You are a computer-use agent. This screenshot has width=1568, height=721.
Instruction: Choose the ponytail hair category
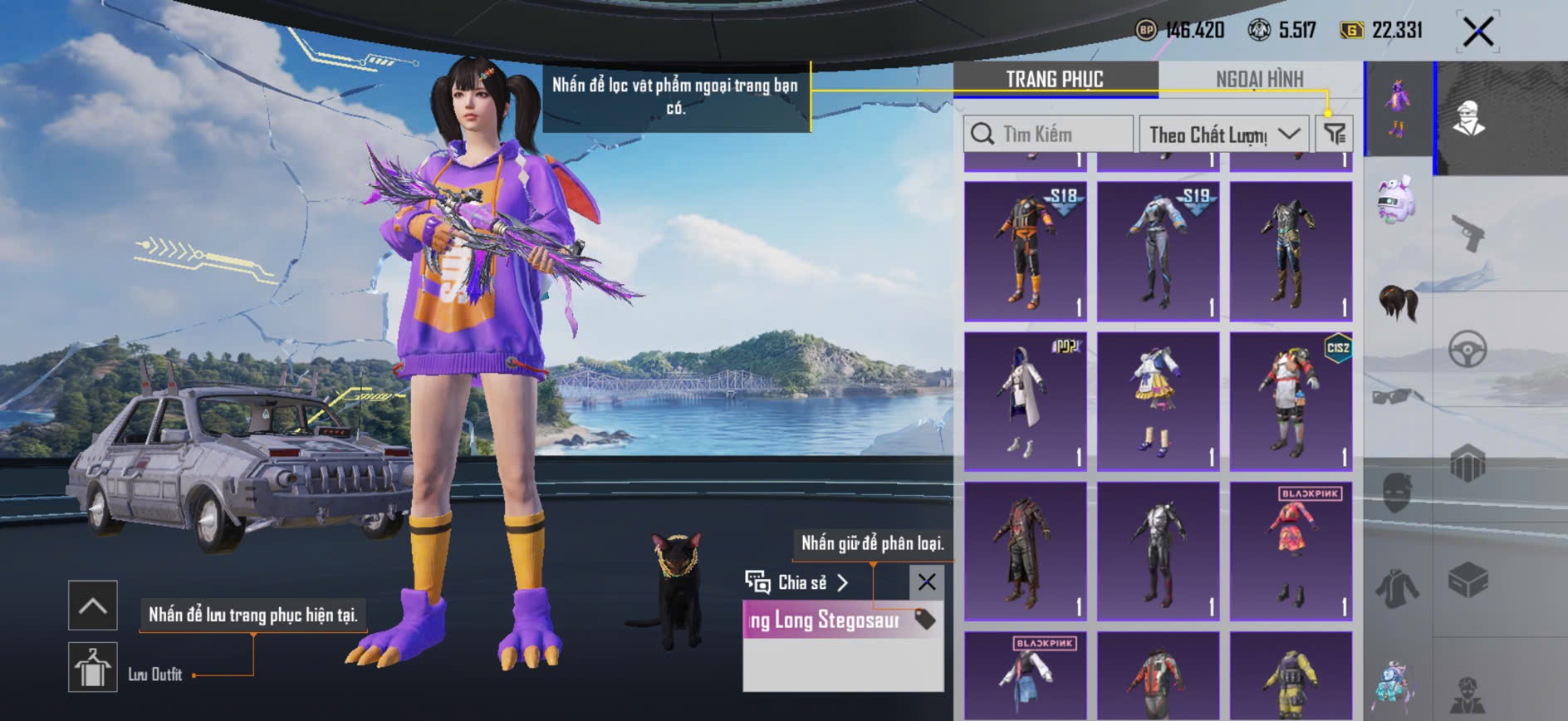coord(1399,302)
